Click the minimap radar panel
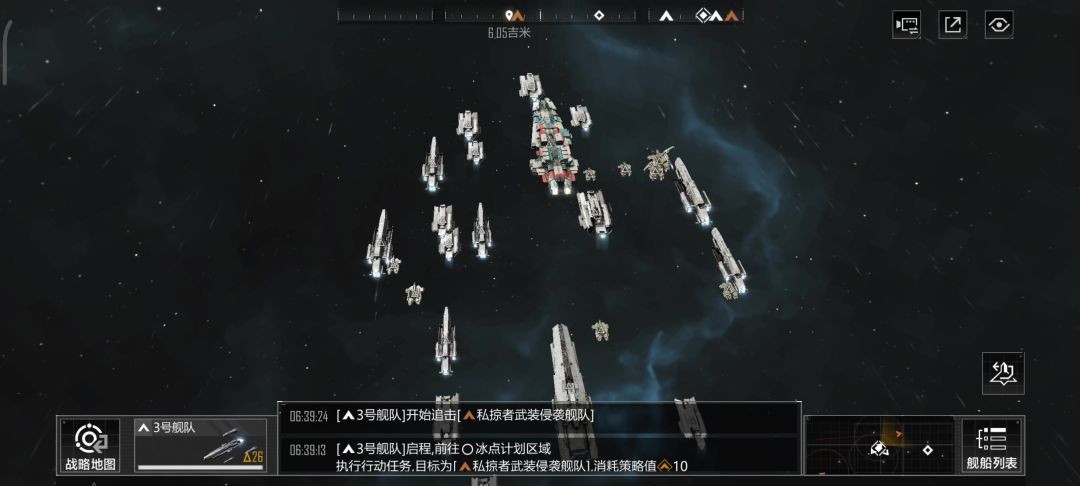Image resolution: width=1080 pixels, height=486 pixels. [879, 445]
